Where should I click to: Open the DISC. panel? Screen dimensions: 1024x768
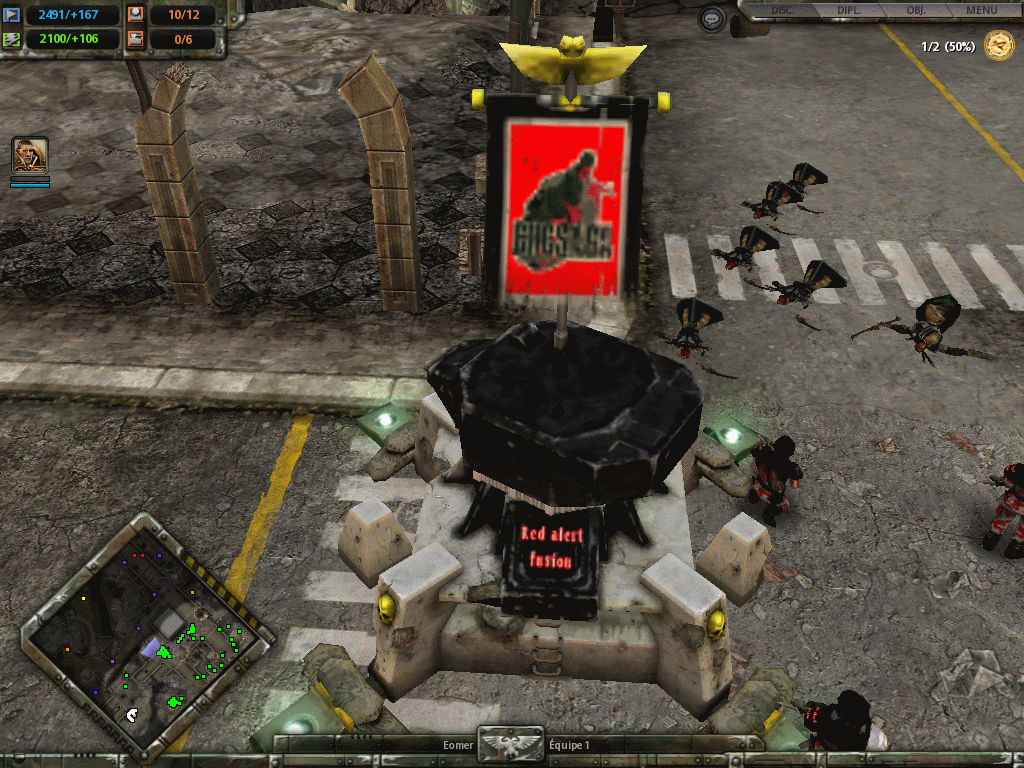click(783, 10)
